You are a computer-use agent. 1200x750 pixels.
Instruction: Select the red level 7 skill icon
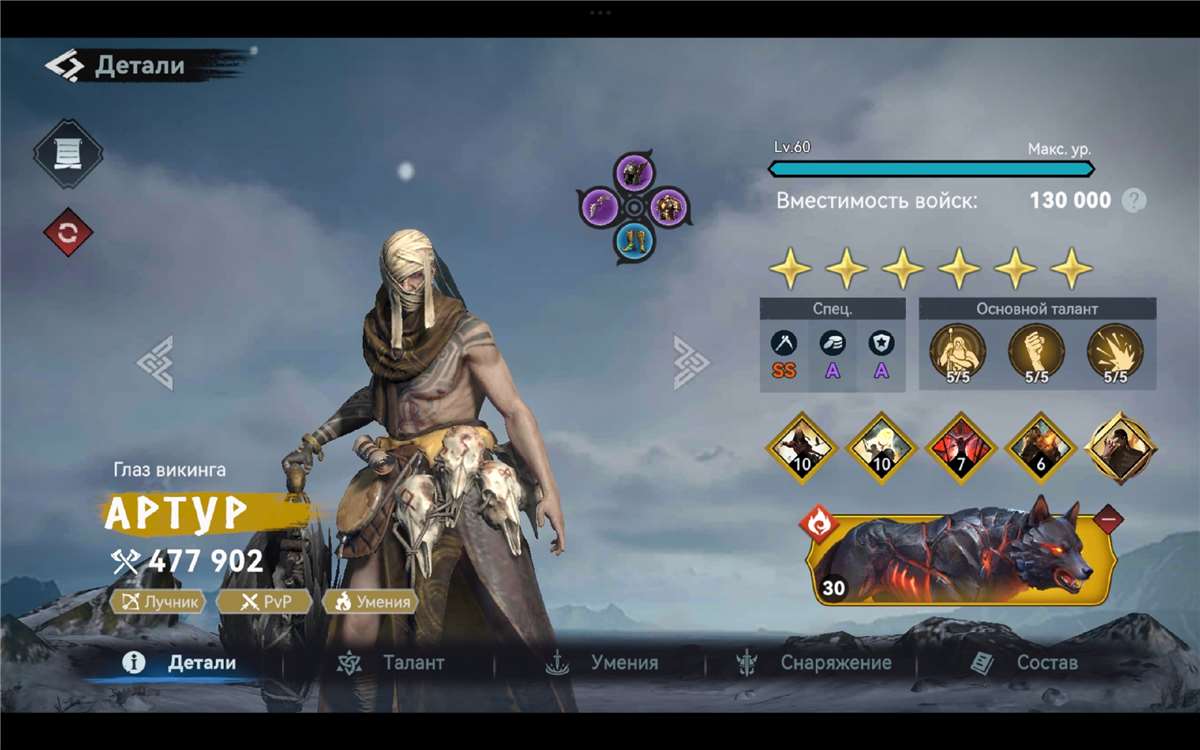tap(961, 447)
